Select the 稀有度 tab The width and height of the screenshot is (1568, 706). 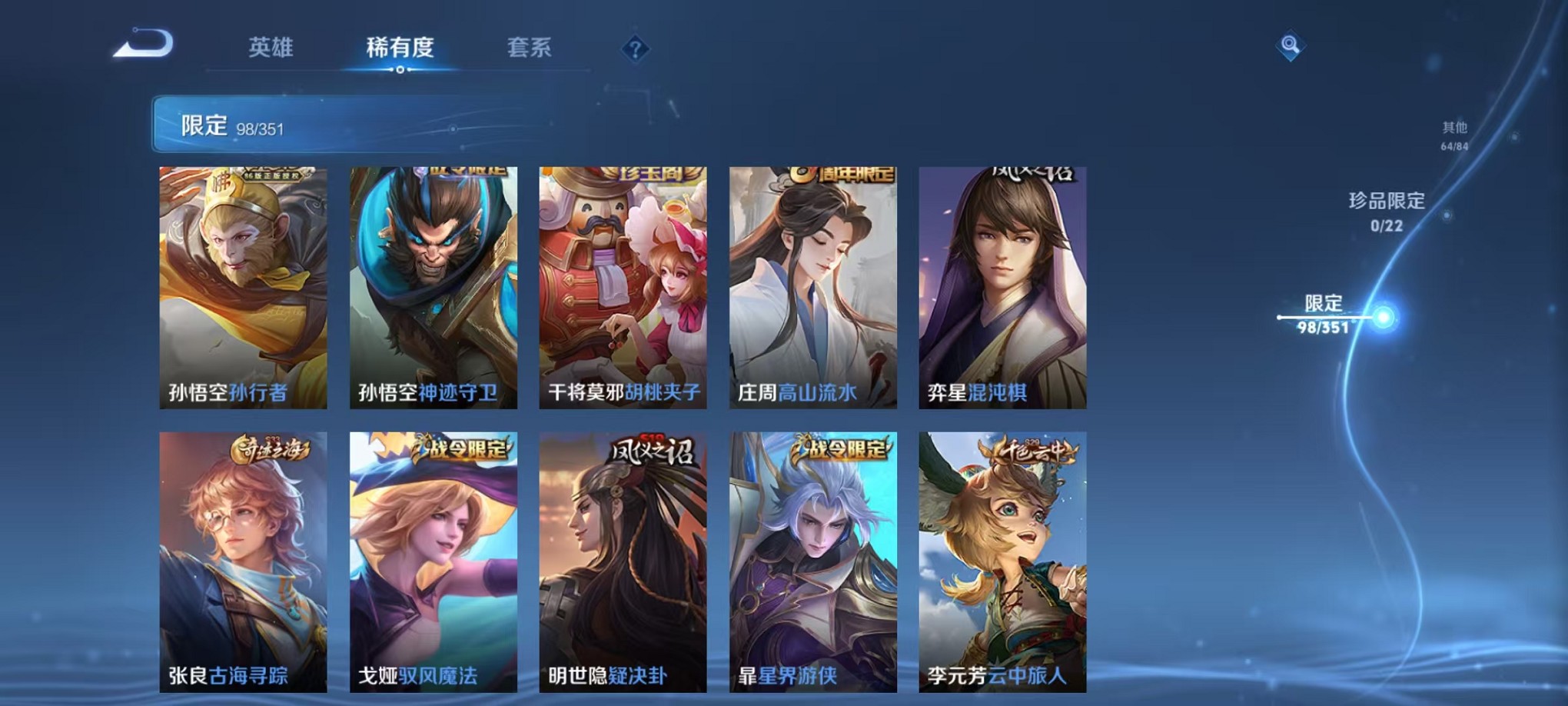click(x=399, y=48)
